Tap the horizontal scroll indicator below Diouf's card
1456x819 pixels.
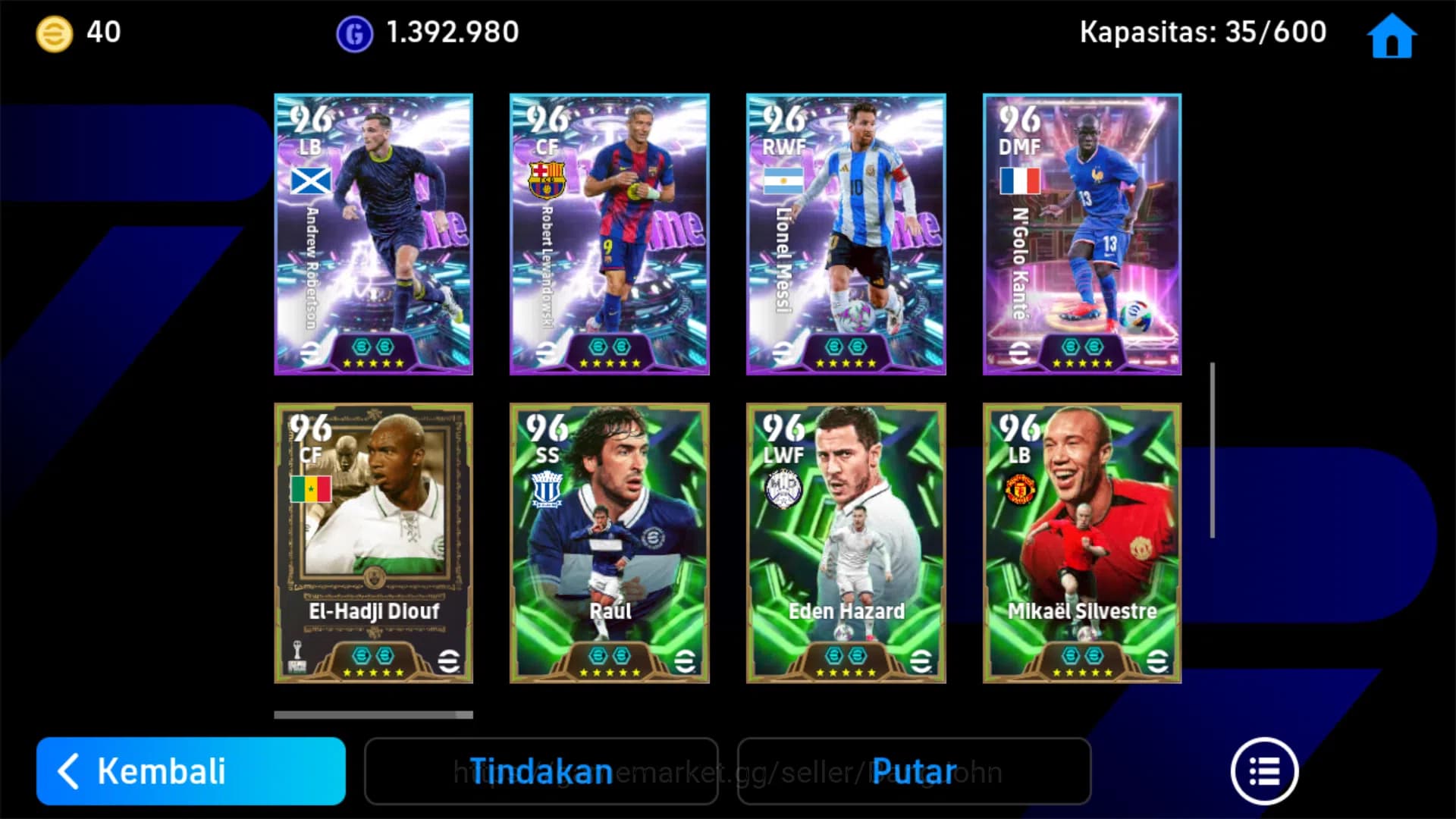click(x=372, y=714)
